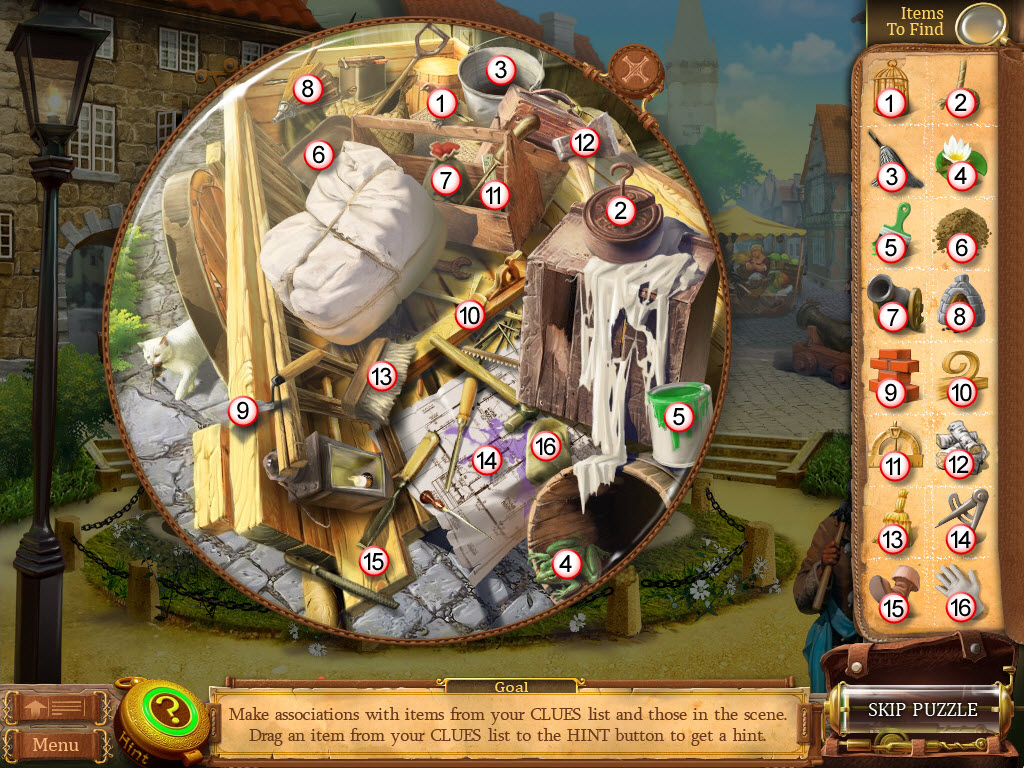The width and height of the screenshot is (1024, 768).
Task: Choose the drafting compass clue item
Action: point(961,512)
